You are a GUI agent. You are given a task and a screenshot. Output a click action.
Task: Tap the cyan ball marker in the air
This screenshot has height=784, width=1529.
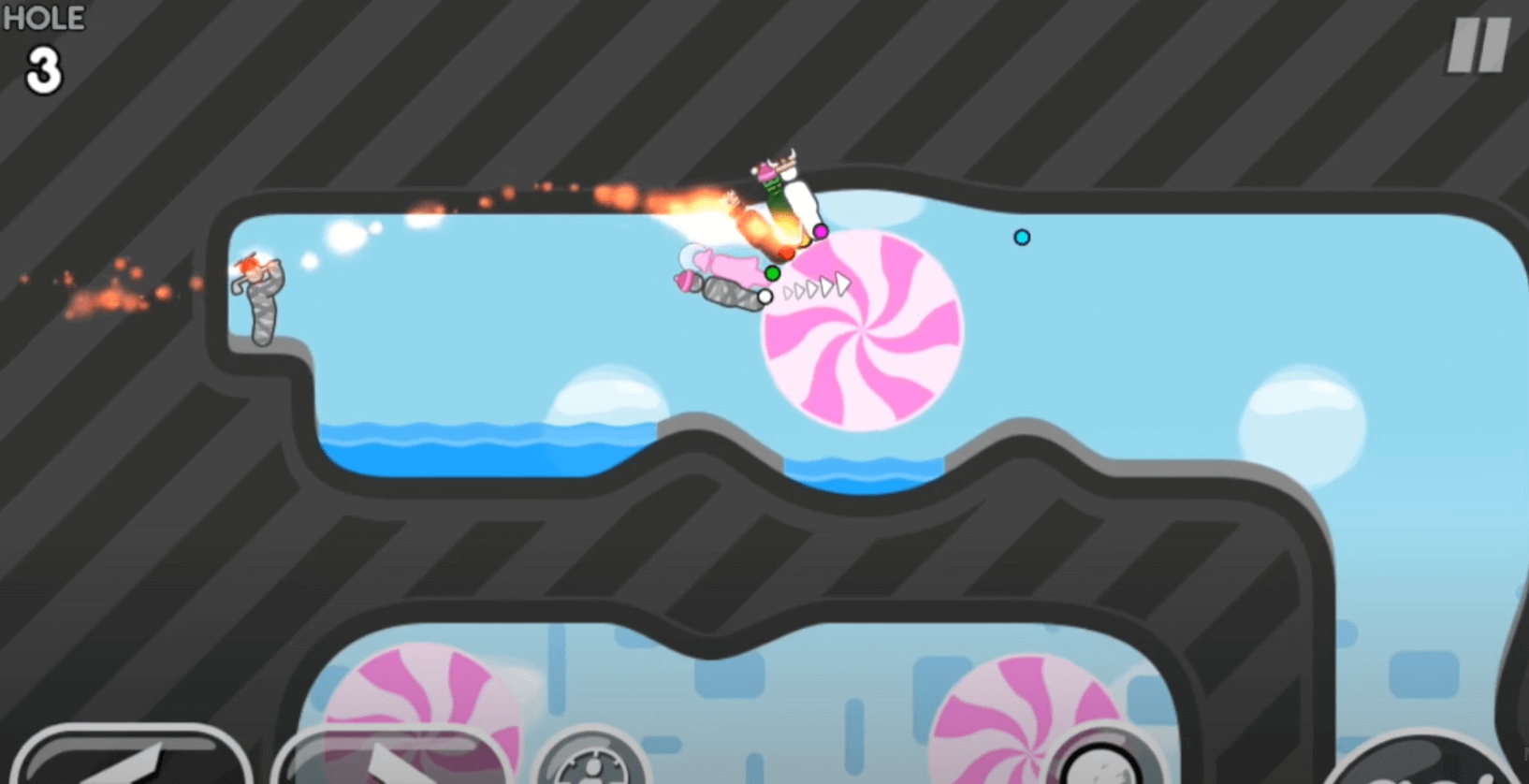coord(1022,239)
